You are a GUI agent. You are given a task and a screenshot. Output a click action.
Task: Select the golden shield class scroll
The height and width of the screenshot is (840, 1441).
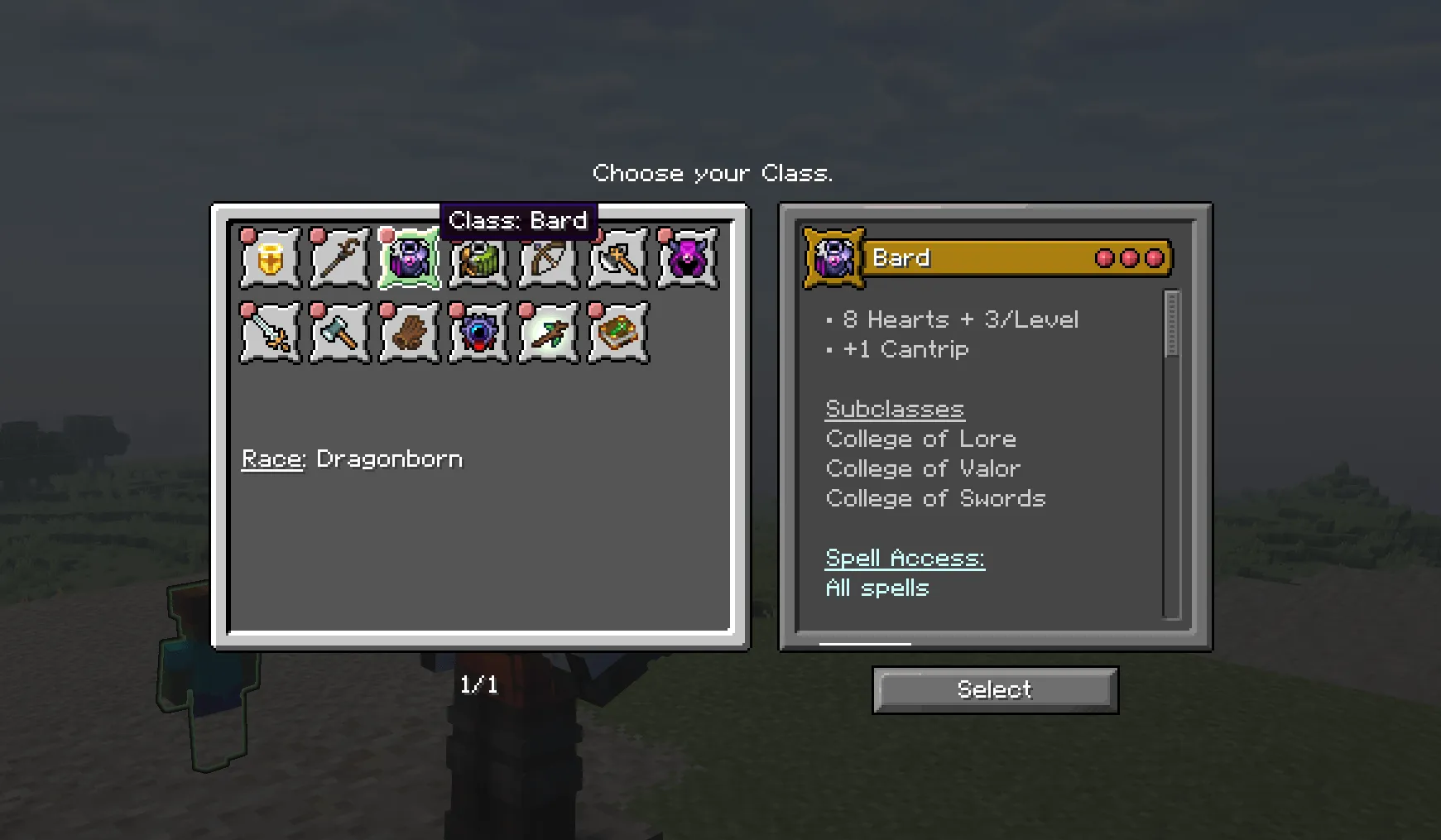(x=268, y=257)
